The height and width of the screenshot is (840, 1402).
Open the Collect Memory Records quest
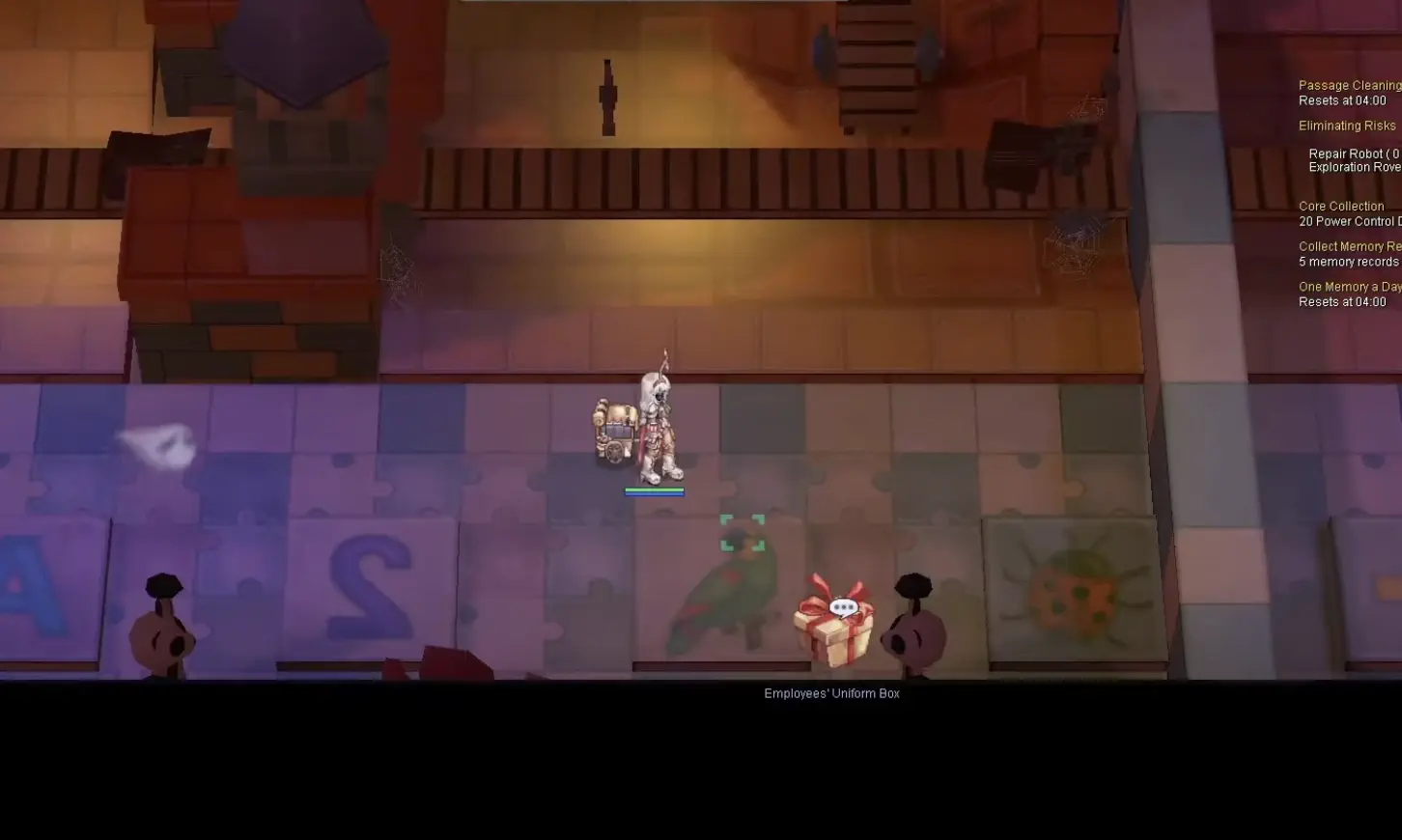(x=1349, y=246)
